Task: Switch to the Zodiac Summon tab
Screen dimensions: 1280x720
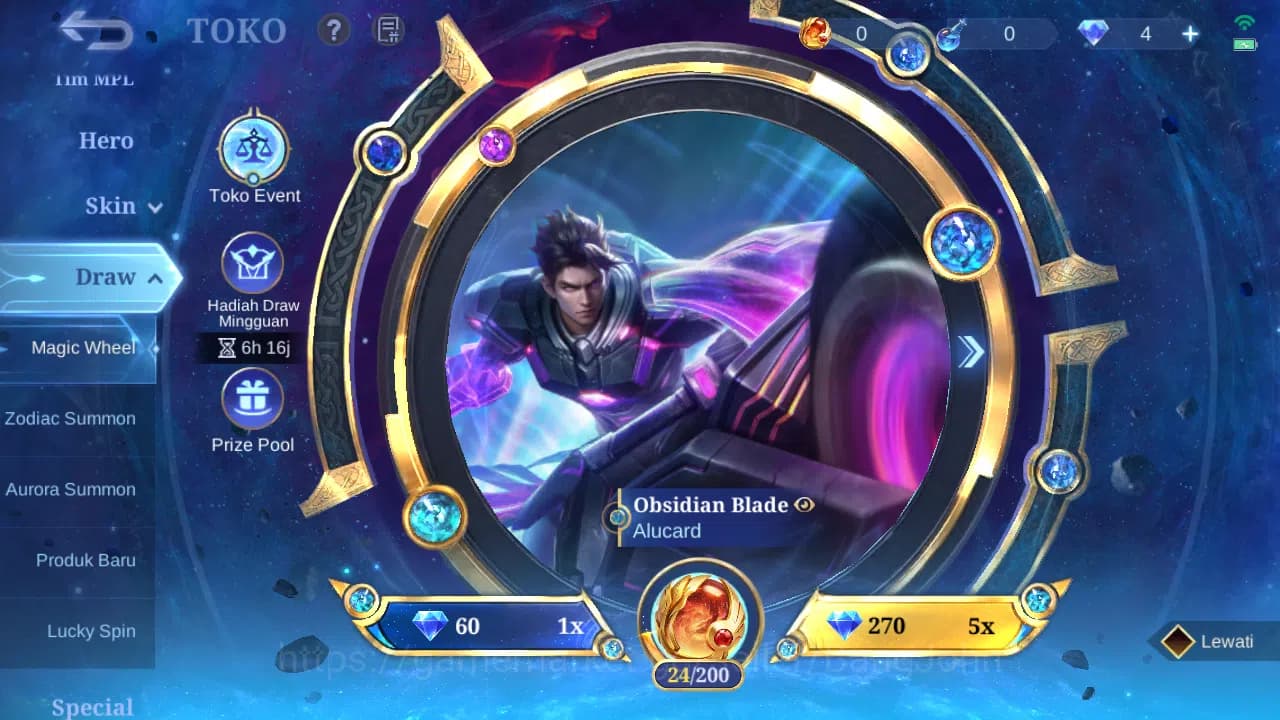Action: coord(71,418)
